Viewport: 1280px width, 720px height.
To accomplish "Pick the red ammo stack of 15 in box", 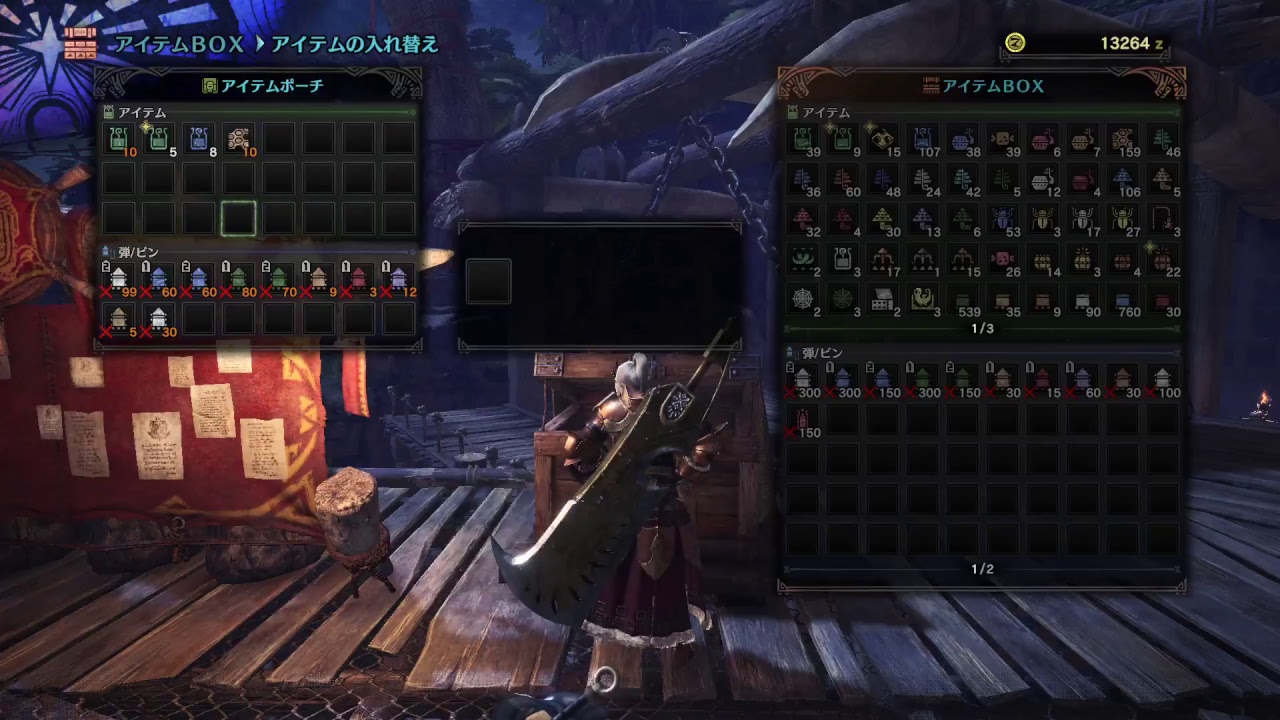I will click(x=1043, y=379).
